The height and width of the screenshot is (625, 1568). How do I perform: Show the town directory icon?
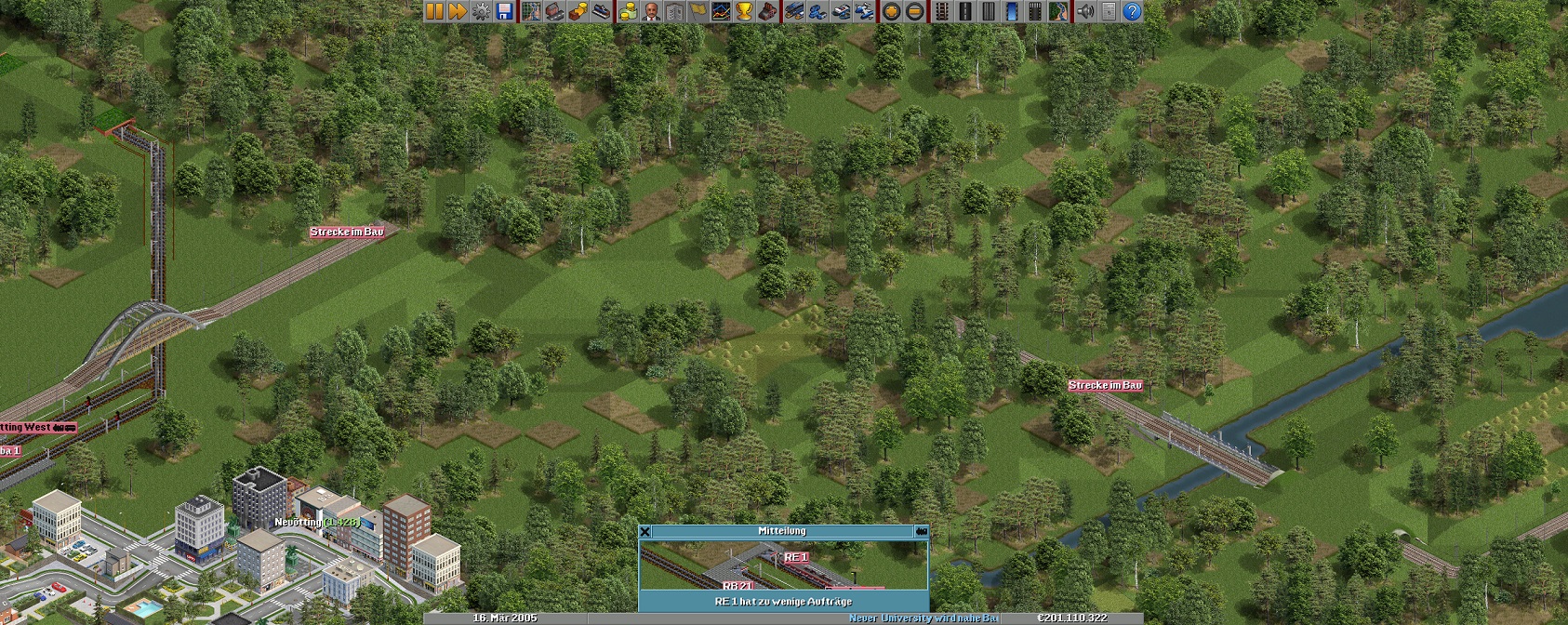(x=554, y=11)
